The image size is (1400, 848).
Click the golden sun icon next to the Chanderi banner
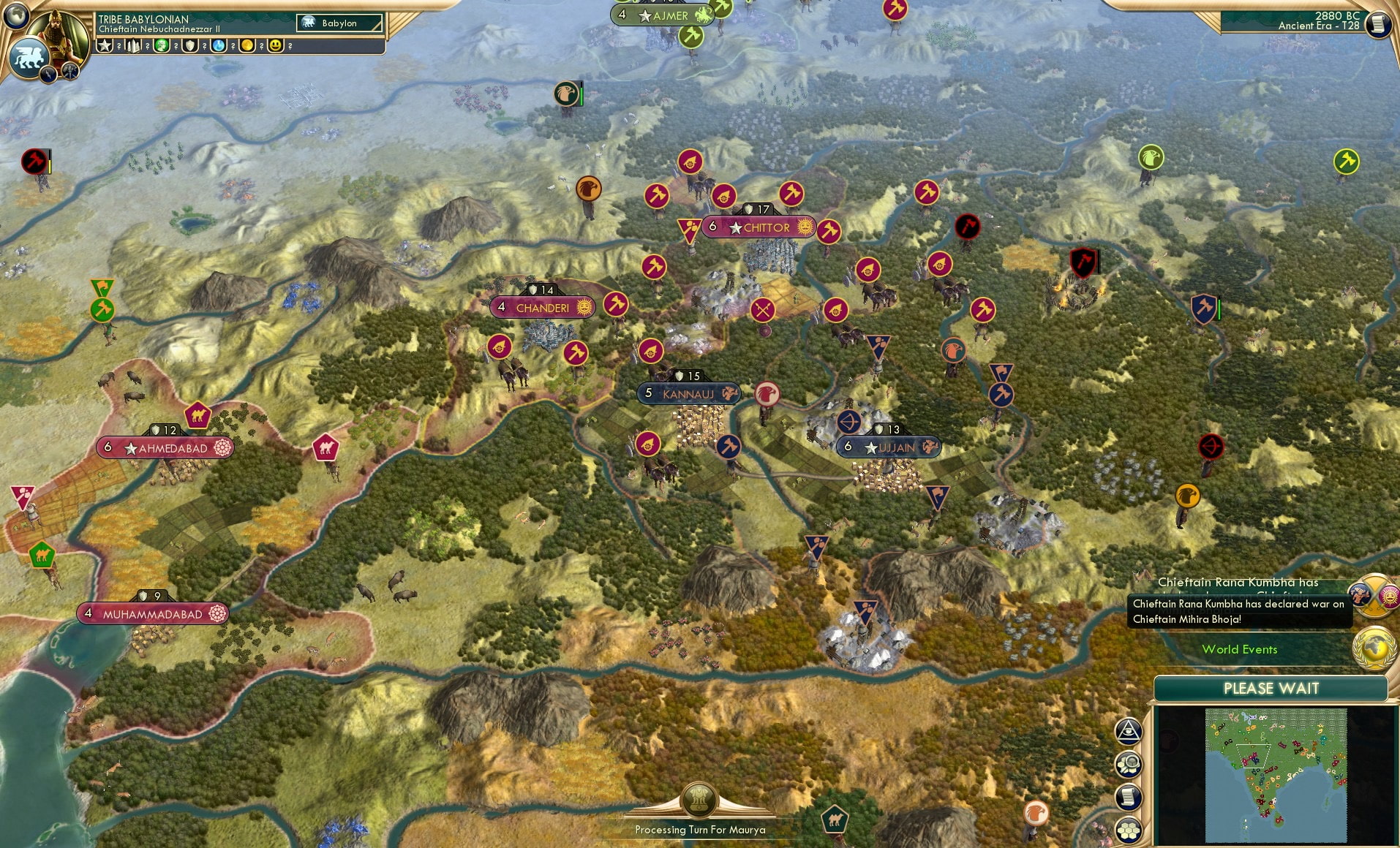click(583, 308)
